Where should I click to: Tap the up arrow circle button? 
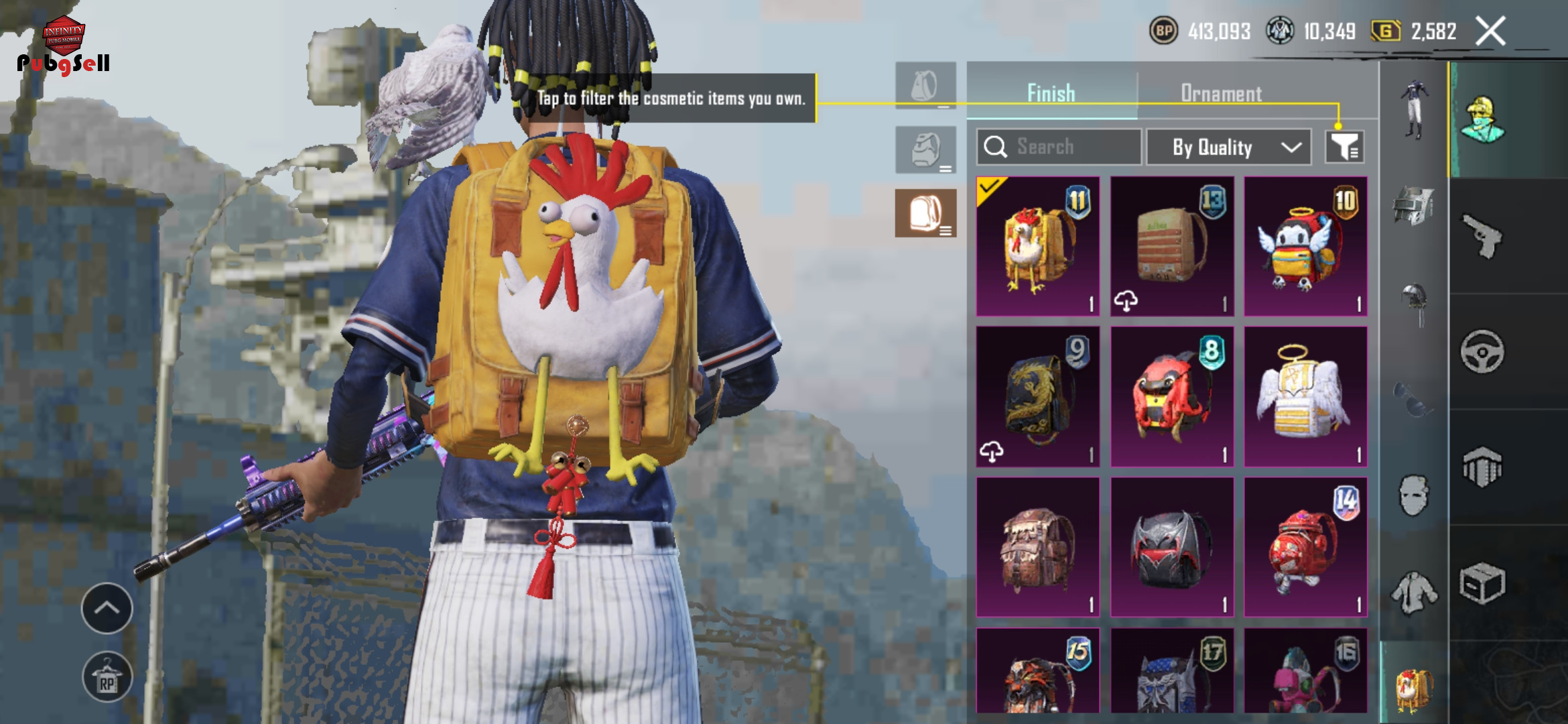tap(107, 608)
